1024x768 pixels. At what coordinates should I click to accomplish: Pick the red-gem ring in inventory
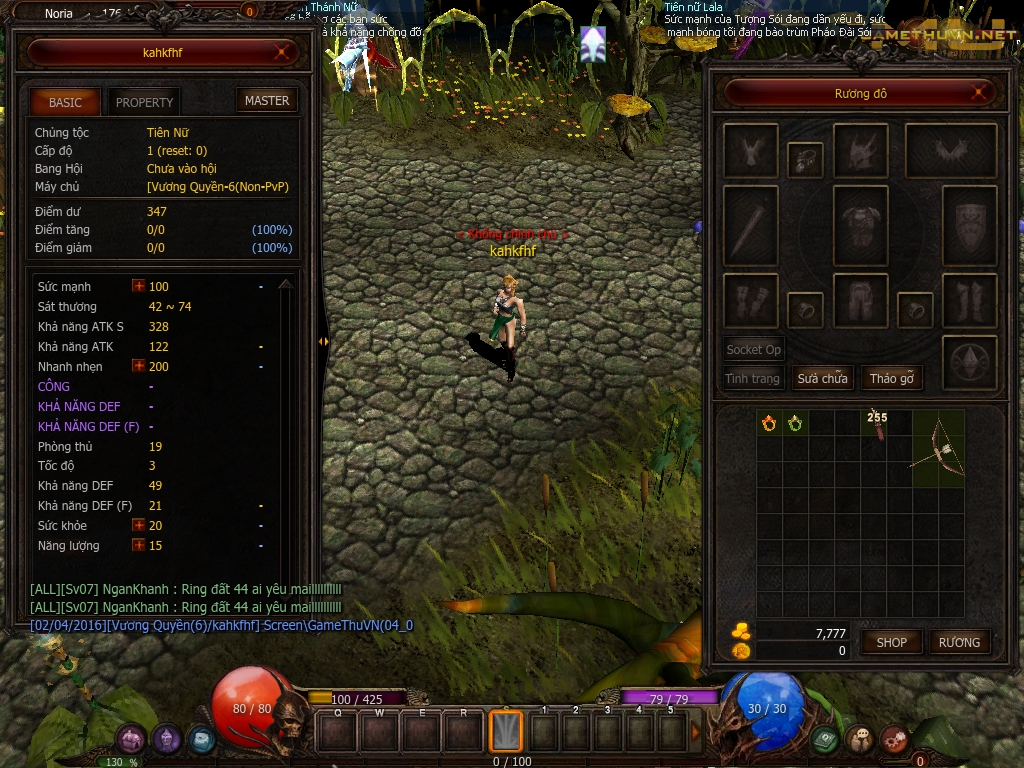tap(769, 423)
